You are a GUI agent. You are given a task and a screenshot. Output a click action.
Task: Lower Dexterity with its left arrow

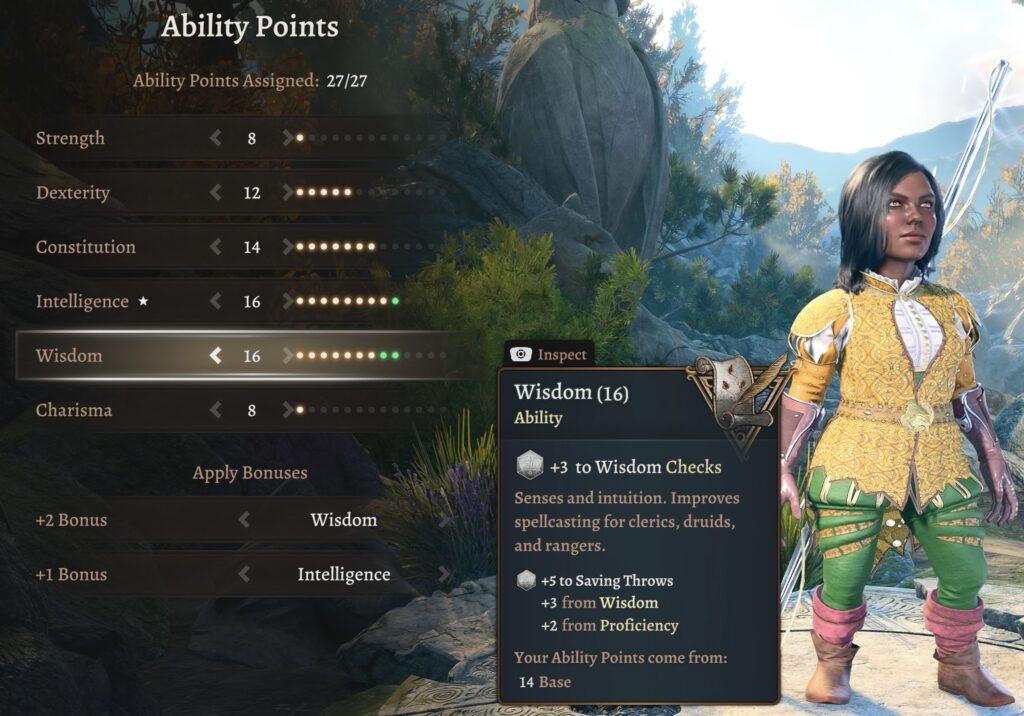point(215,192)
